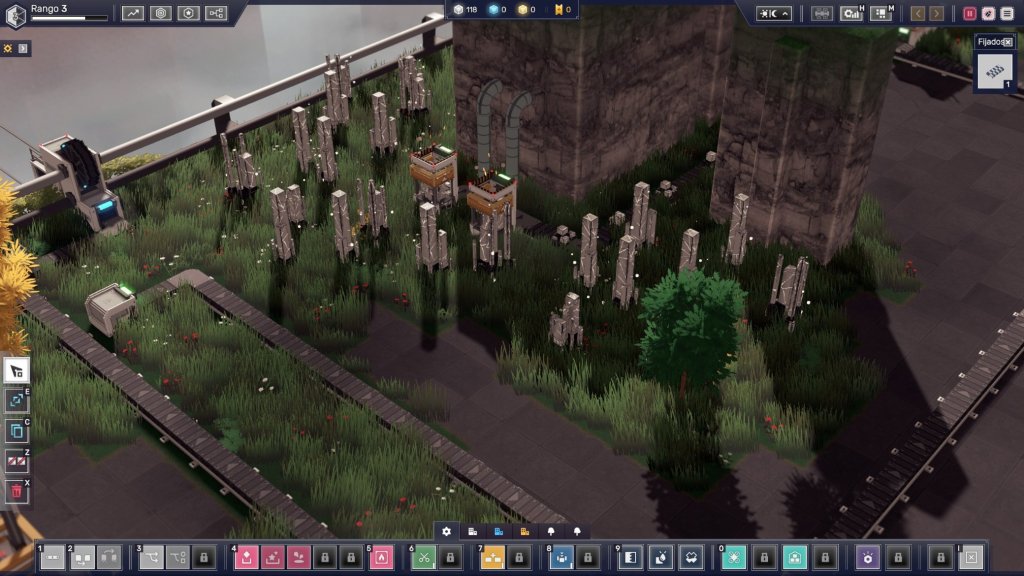Choose the pink building in slot 5

point(381,557)
